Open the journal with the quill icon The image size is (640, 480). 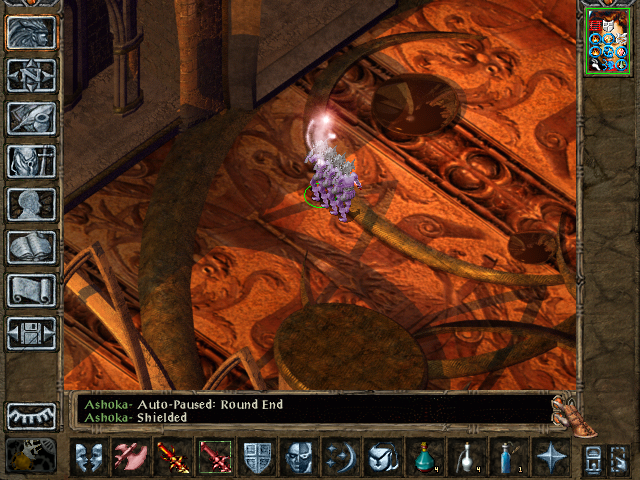pyautogui.click(x=31, y=118)
